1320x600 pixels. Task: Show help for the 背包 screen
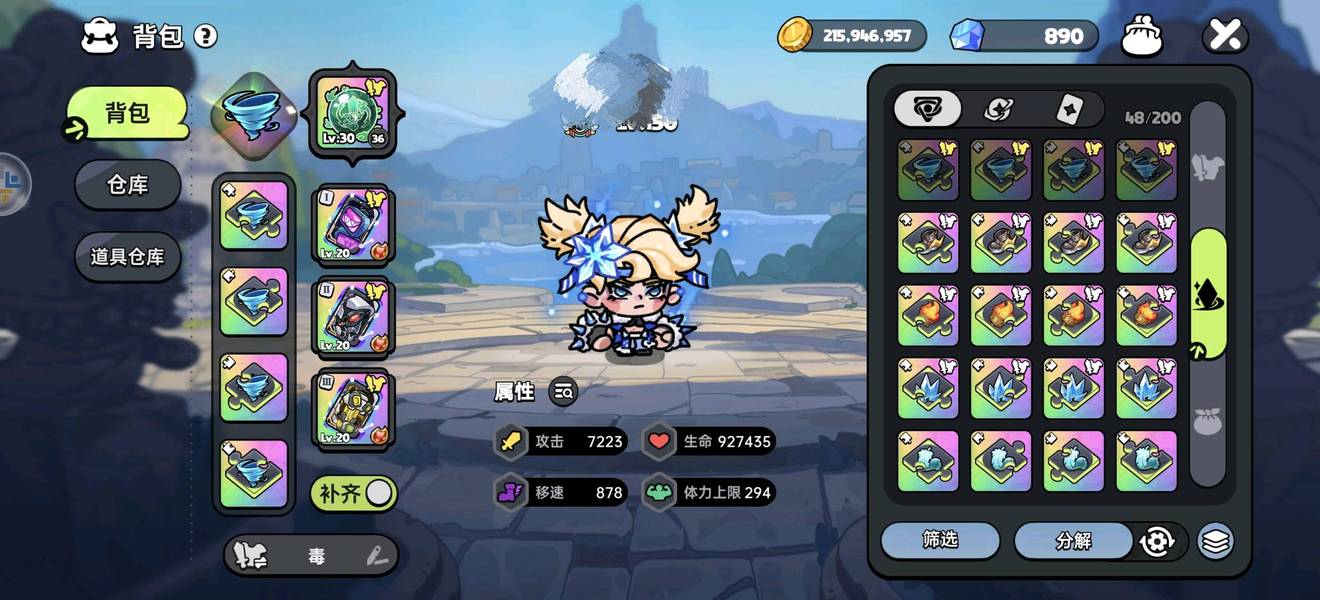click(206, 37)
